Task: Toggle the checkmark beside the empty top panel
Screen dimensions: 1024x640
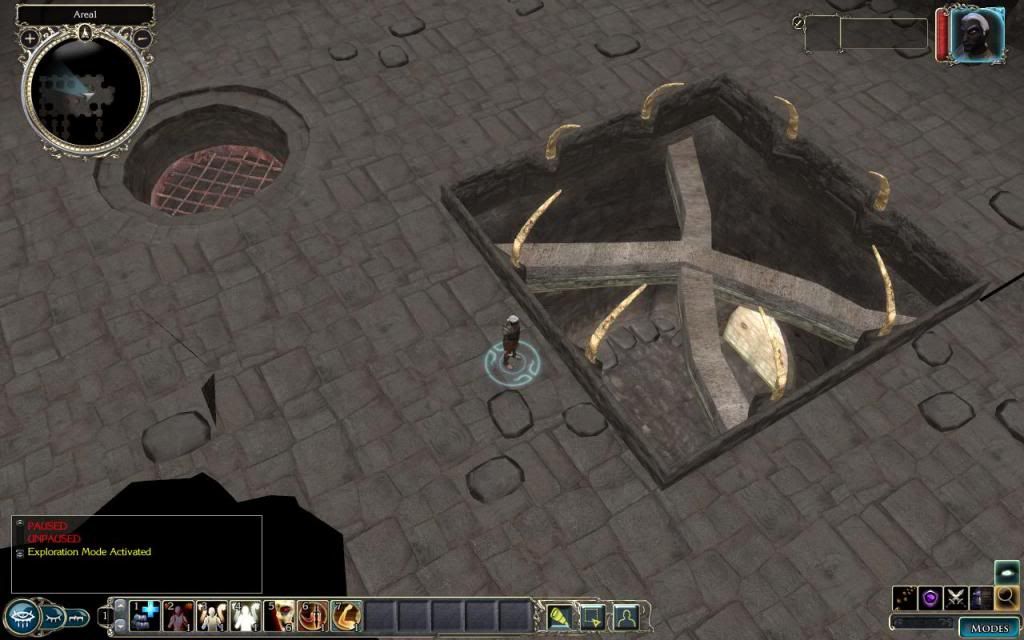Action: pos(799,22)
